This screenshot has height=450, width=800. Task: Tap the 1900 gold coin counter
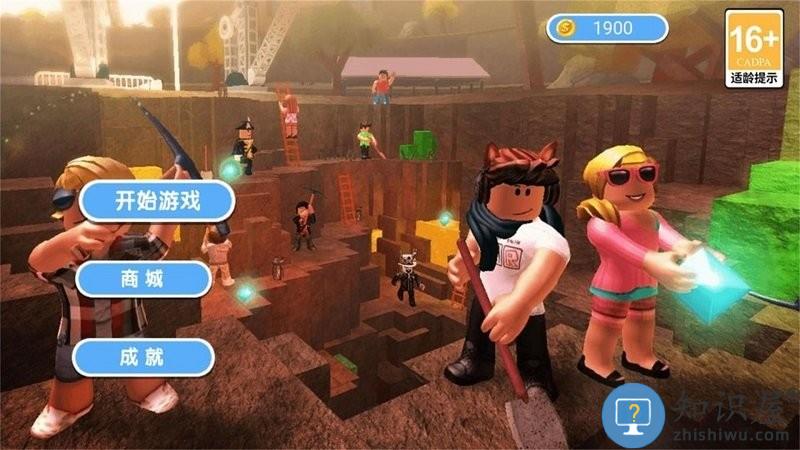[607, 28]
